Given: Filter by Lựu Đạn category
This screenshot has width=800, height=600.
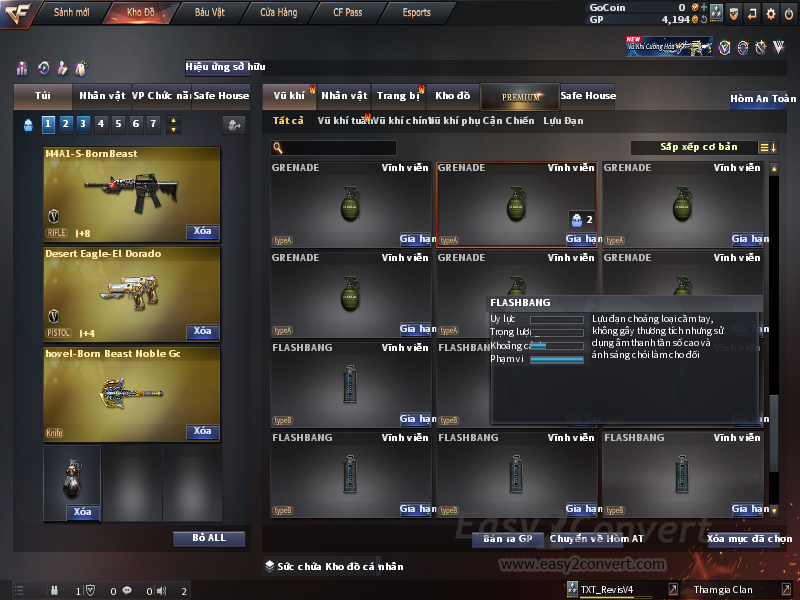Looking at the screenshot, I should coord(563,121).
